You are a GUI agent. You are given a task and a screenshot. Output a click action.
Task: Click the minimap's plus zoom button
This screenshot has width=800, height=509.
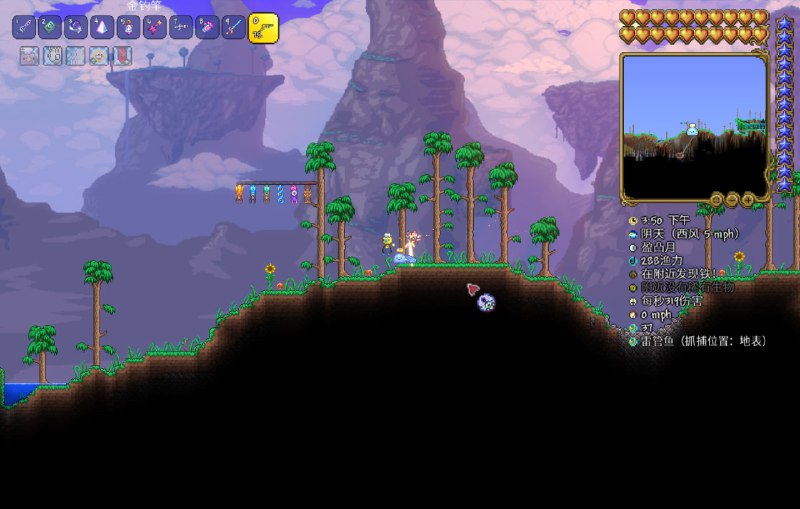[748, 200]
